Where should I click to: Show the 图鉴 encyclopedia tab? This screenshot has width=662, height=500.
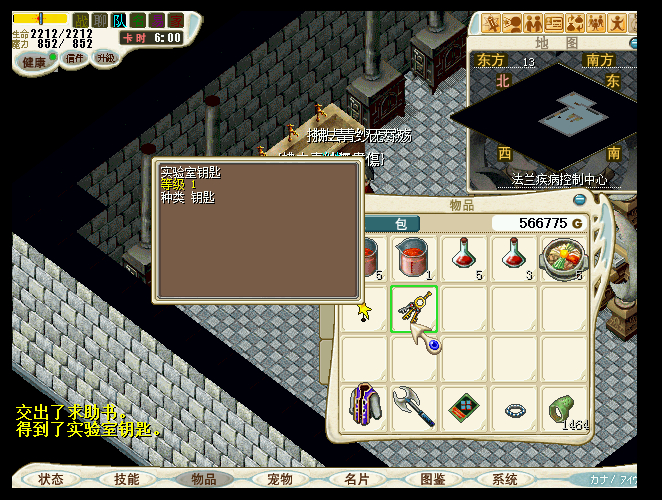[432, 479]
